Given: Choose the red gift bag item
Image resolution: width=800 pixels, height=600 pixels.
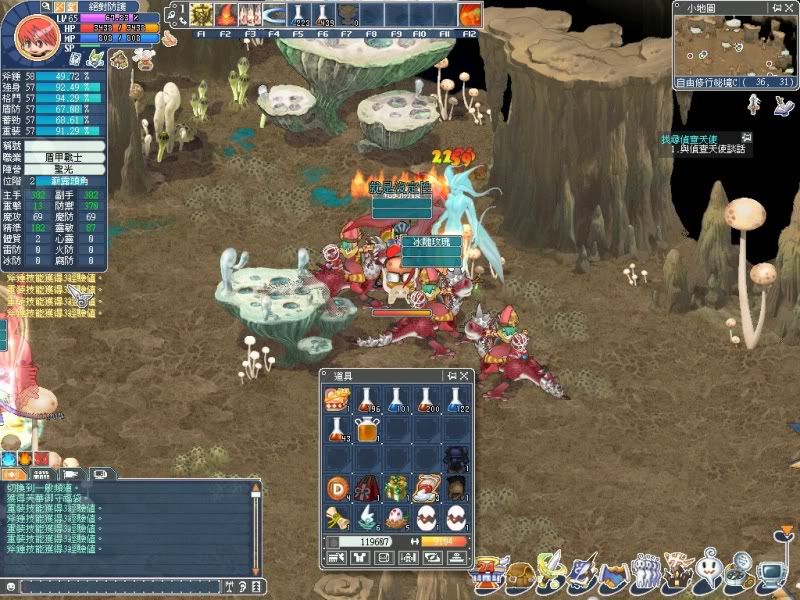Looking at the screenshot, I should [x=367, y=489].
